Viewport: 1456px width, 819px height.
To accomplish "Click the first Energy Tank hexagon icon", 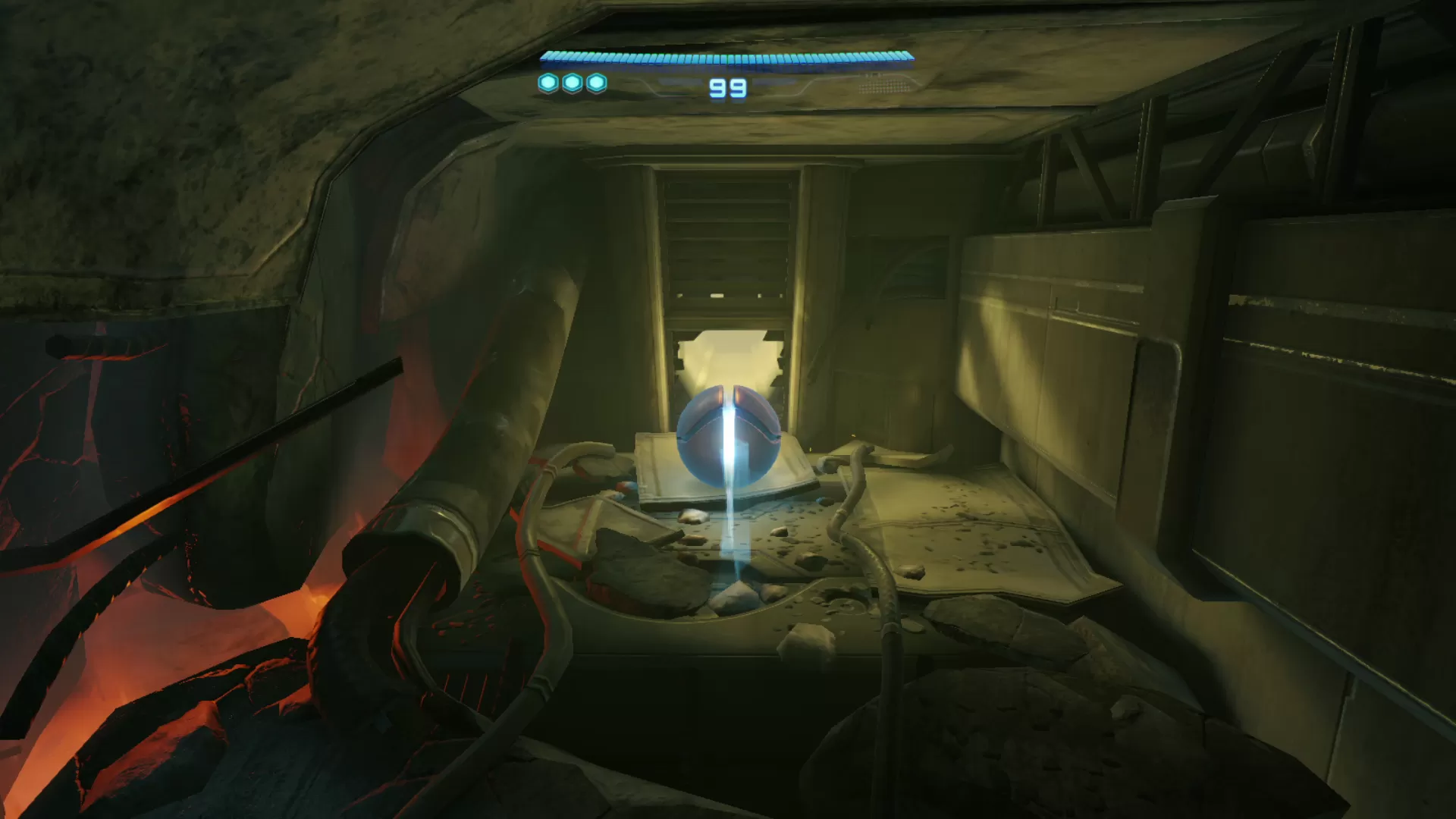I will point(548,83).
